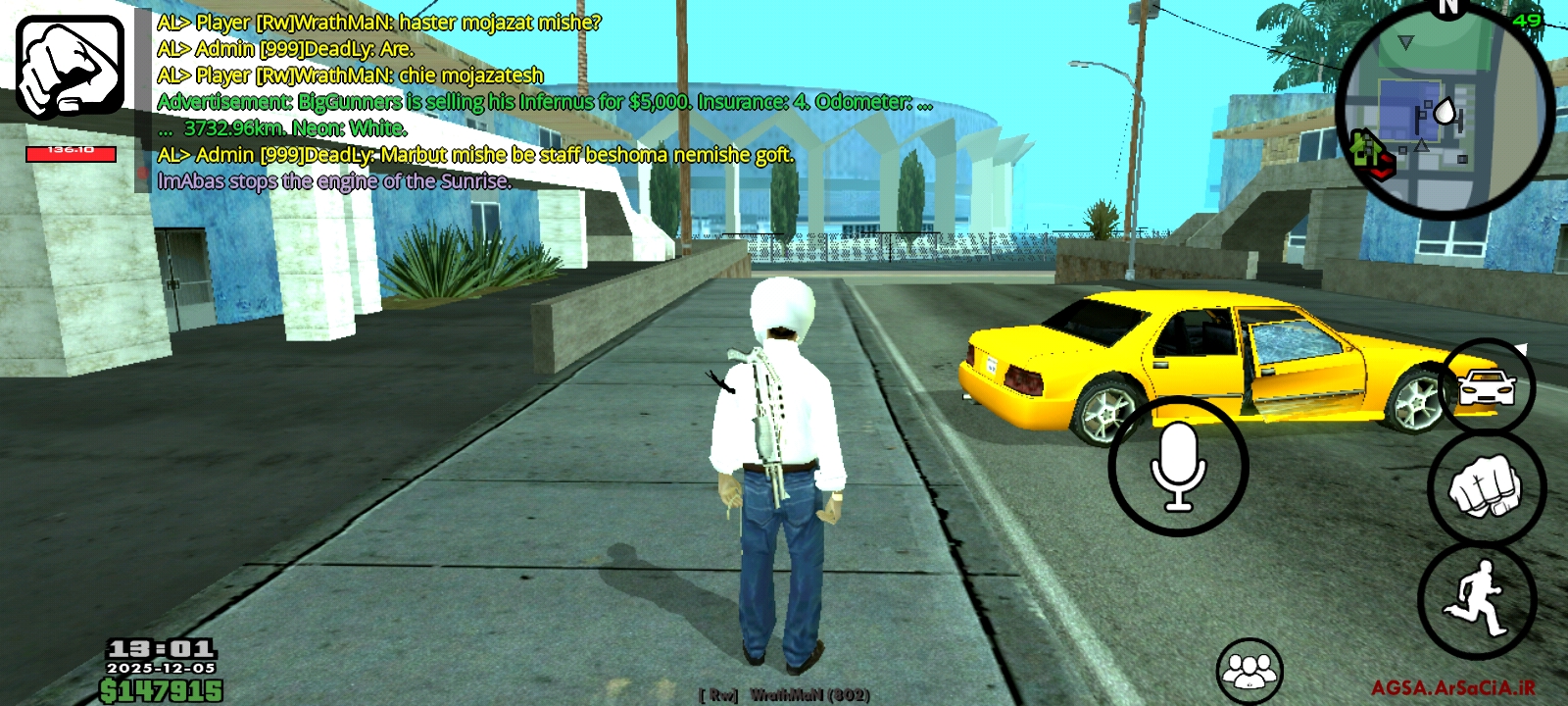Hit the punch attack fist button
This screenshot has width=1568, height=706.
pyautogui.click(x=1486, y=488)
